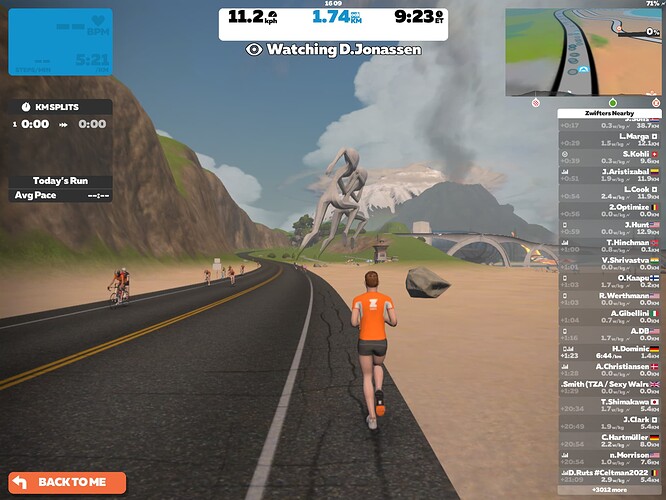
Task: Select the blue cadence and heart rate panel
Action: point(60,42)
